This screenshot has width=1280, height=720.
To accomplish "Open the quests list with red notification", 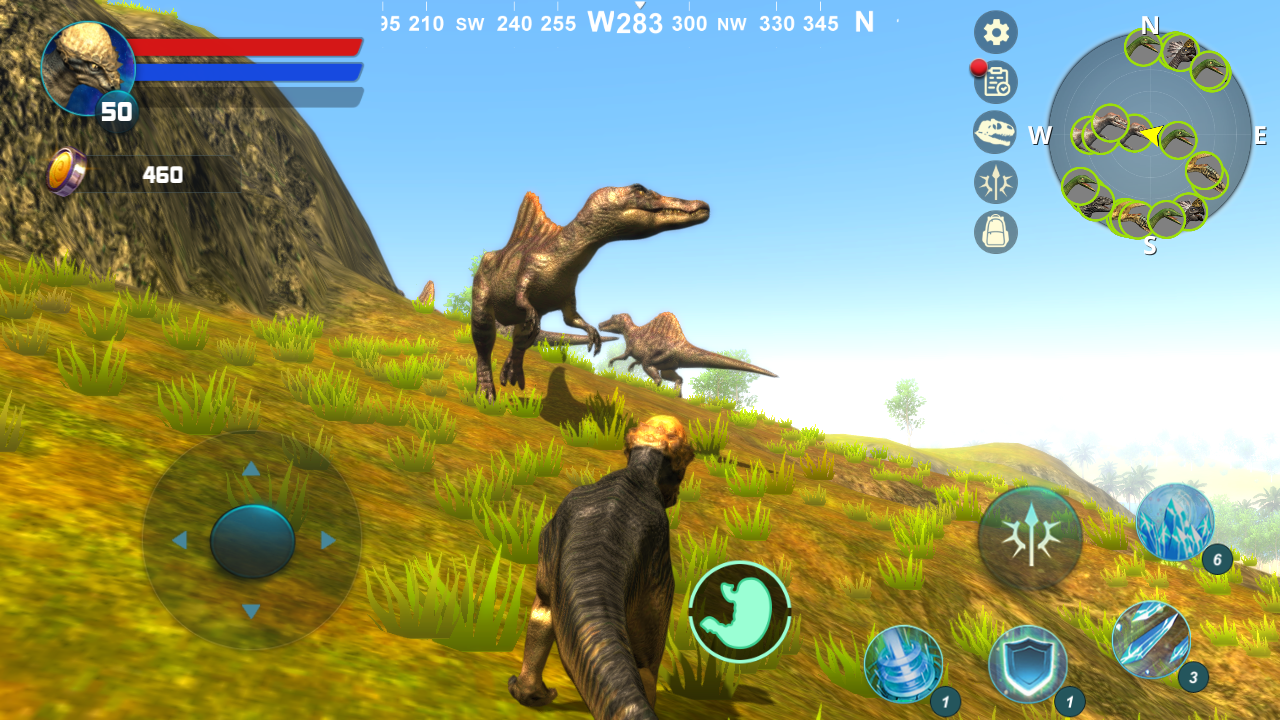I will (x=995, y=82).
